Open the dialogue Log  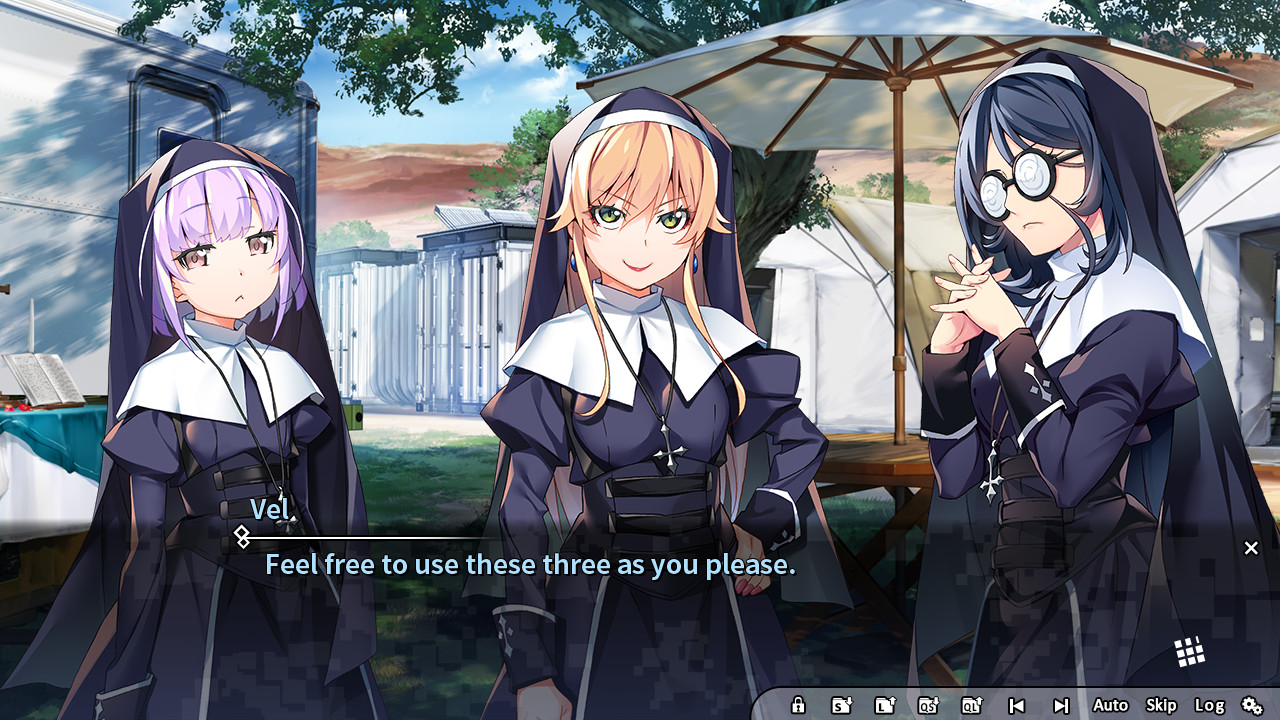[1209, 705]
